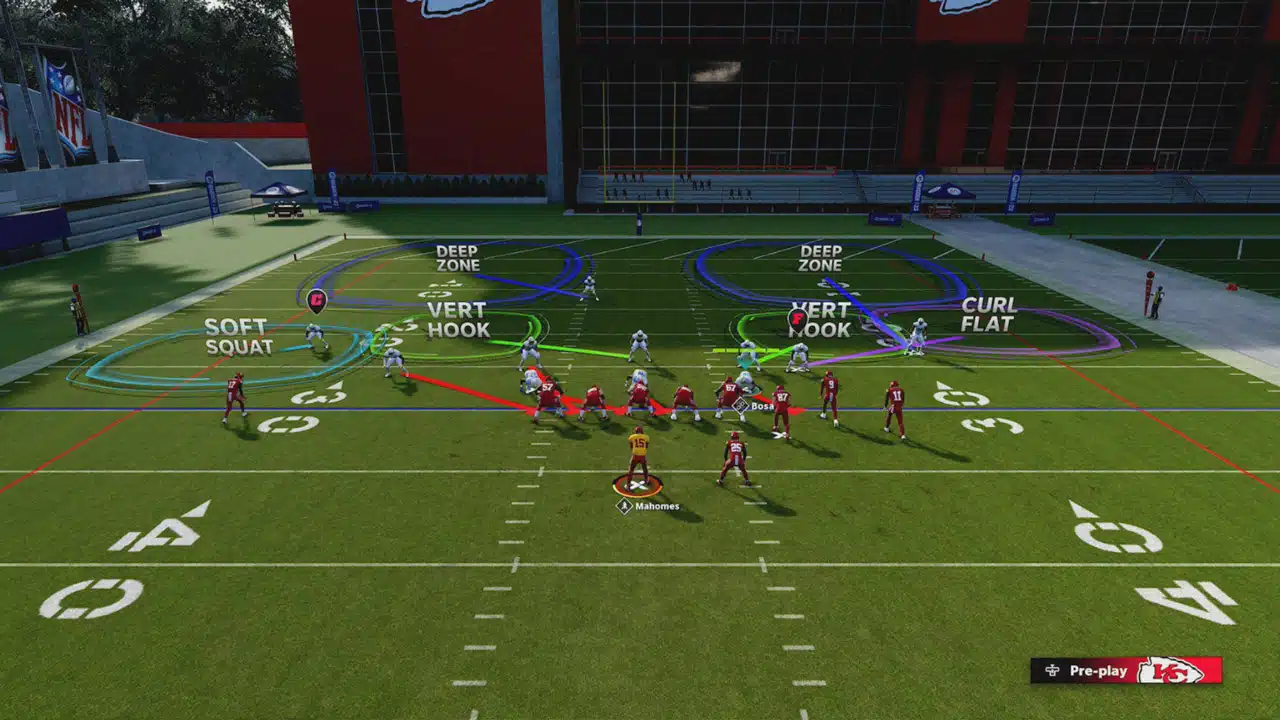Select the C defender marker icon
The width and height of the screenshot is (1280, 720).
317,297
